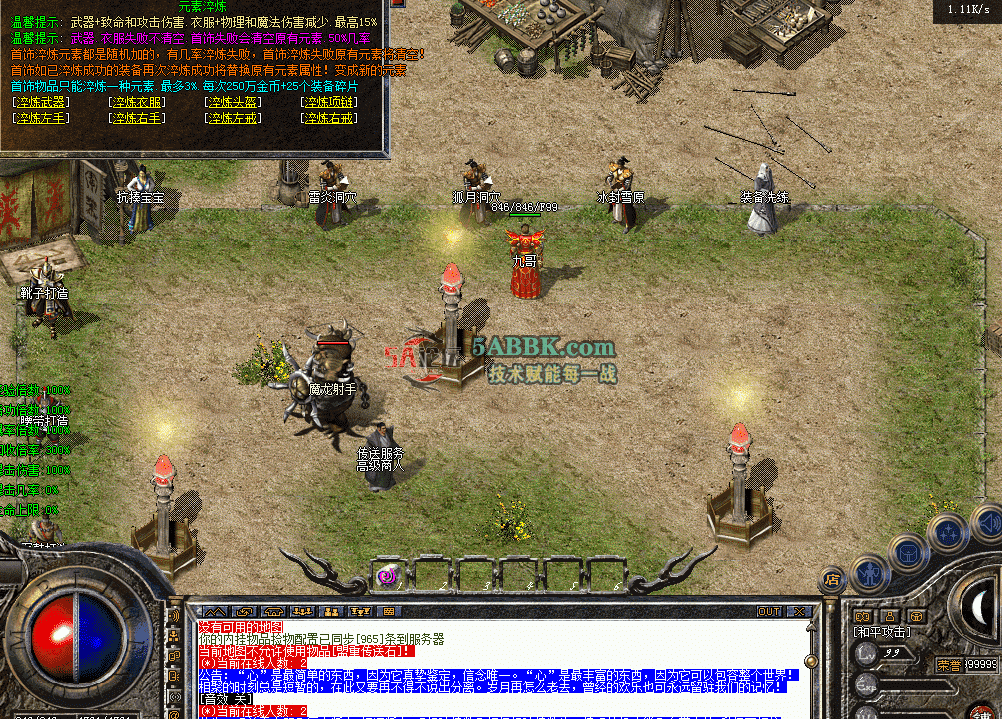Switch the 和平攻击 attack mode

pos(882,632)
